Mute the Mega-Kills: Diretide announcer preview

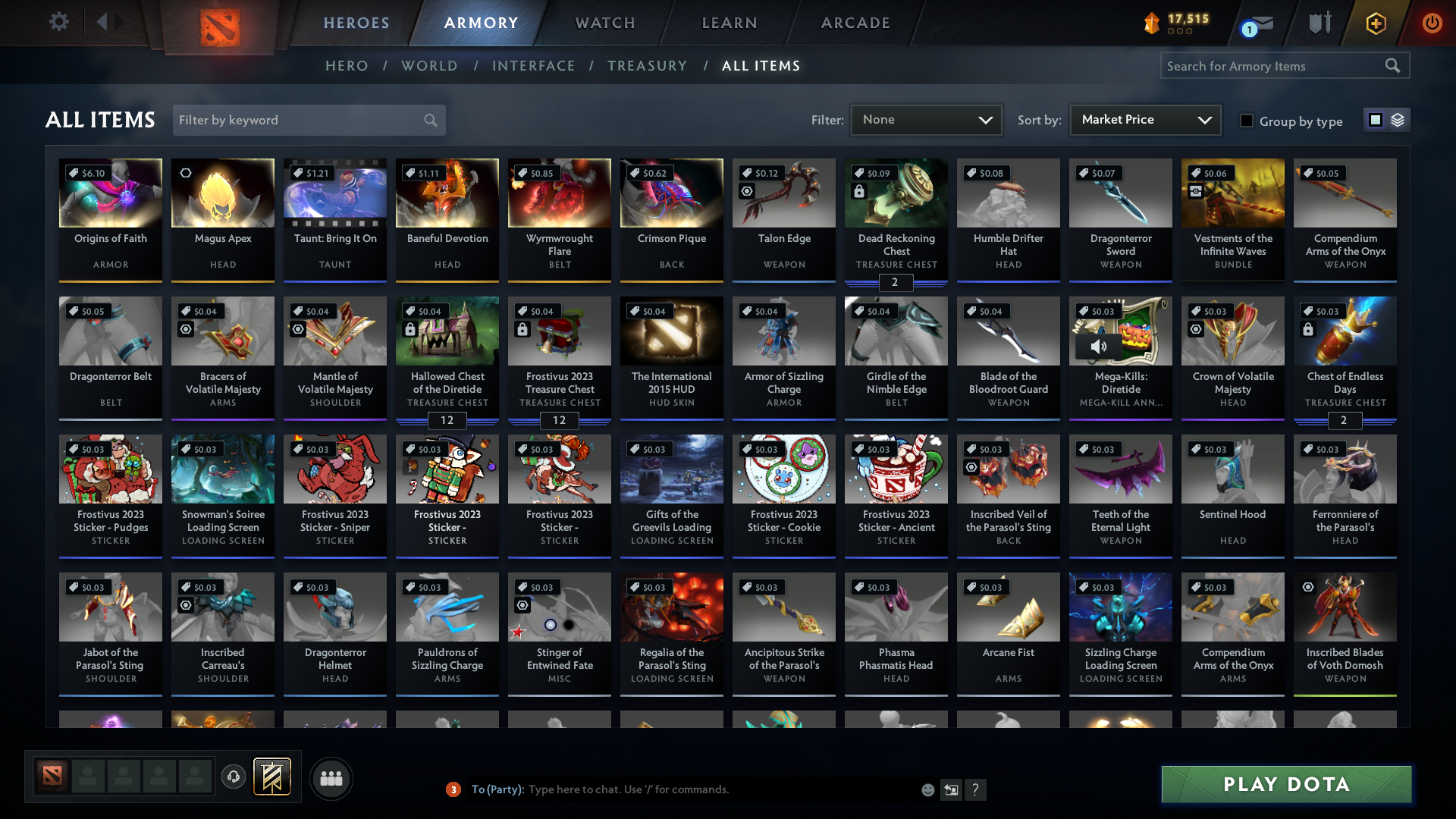[x=1099, y=347]
